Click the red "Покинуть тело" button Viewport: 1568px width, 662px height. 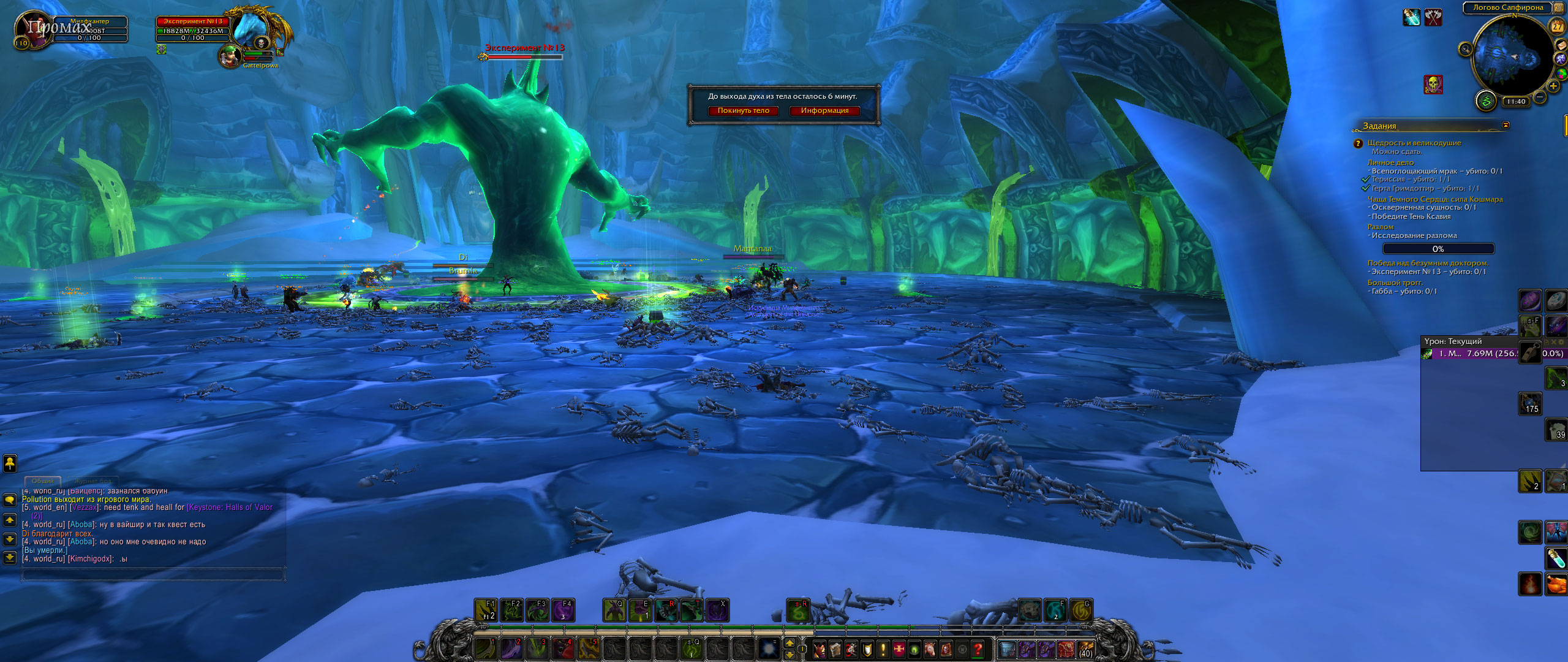click(x=743, y=111)
